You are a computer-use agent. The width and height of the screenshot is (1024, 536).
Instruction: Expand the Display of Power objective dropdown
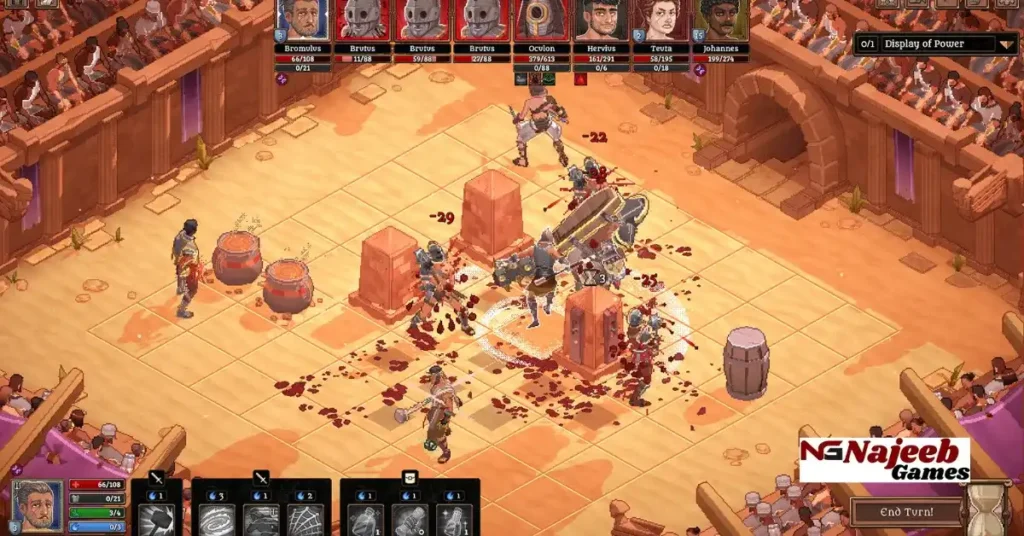coord(1006,44)
